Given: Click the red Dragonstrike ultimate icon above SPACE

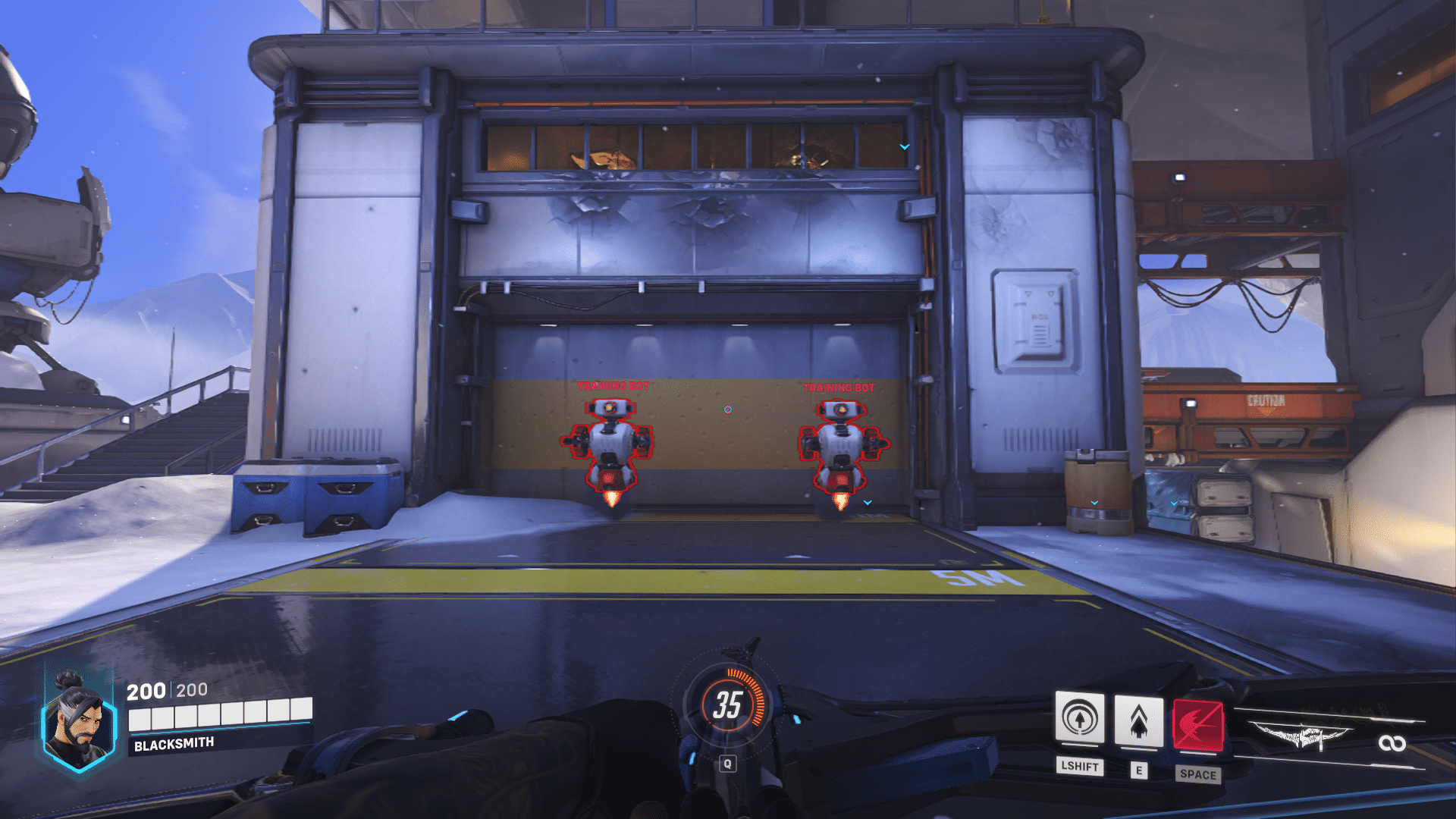Looking at the screenshot, I should point(1197,724).
